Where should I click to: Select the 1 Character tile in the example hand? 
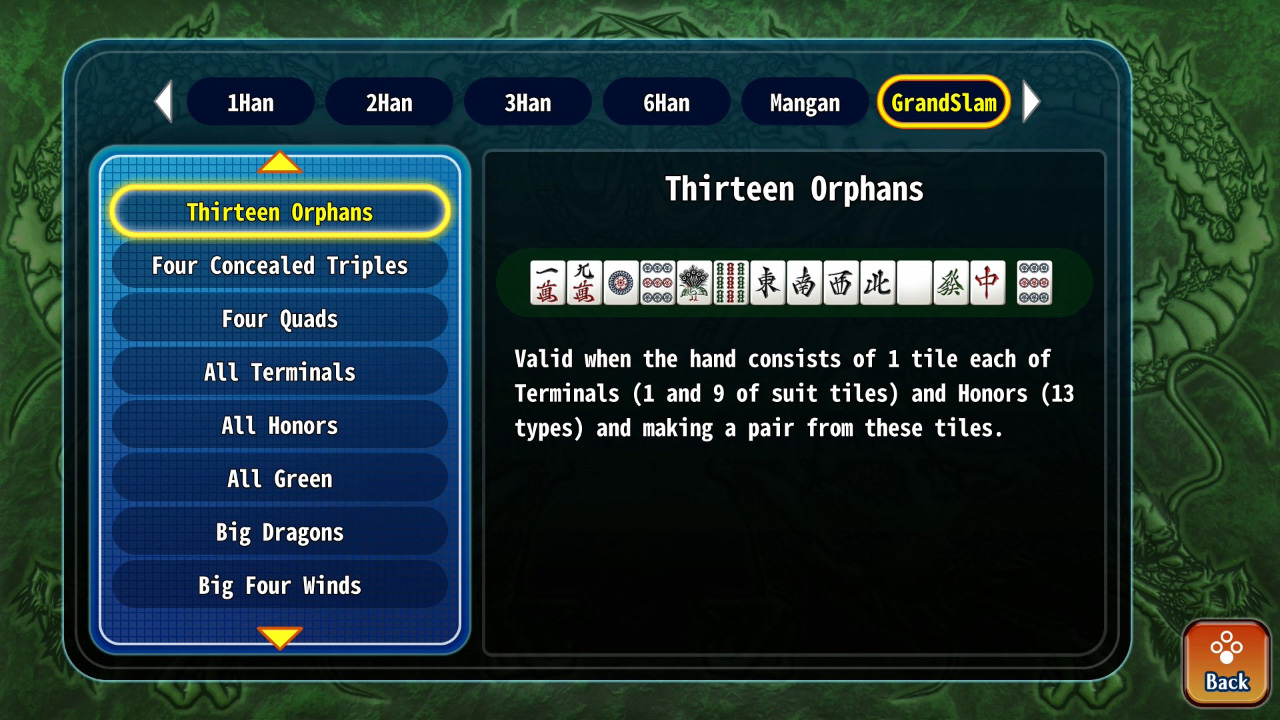548,283
